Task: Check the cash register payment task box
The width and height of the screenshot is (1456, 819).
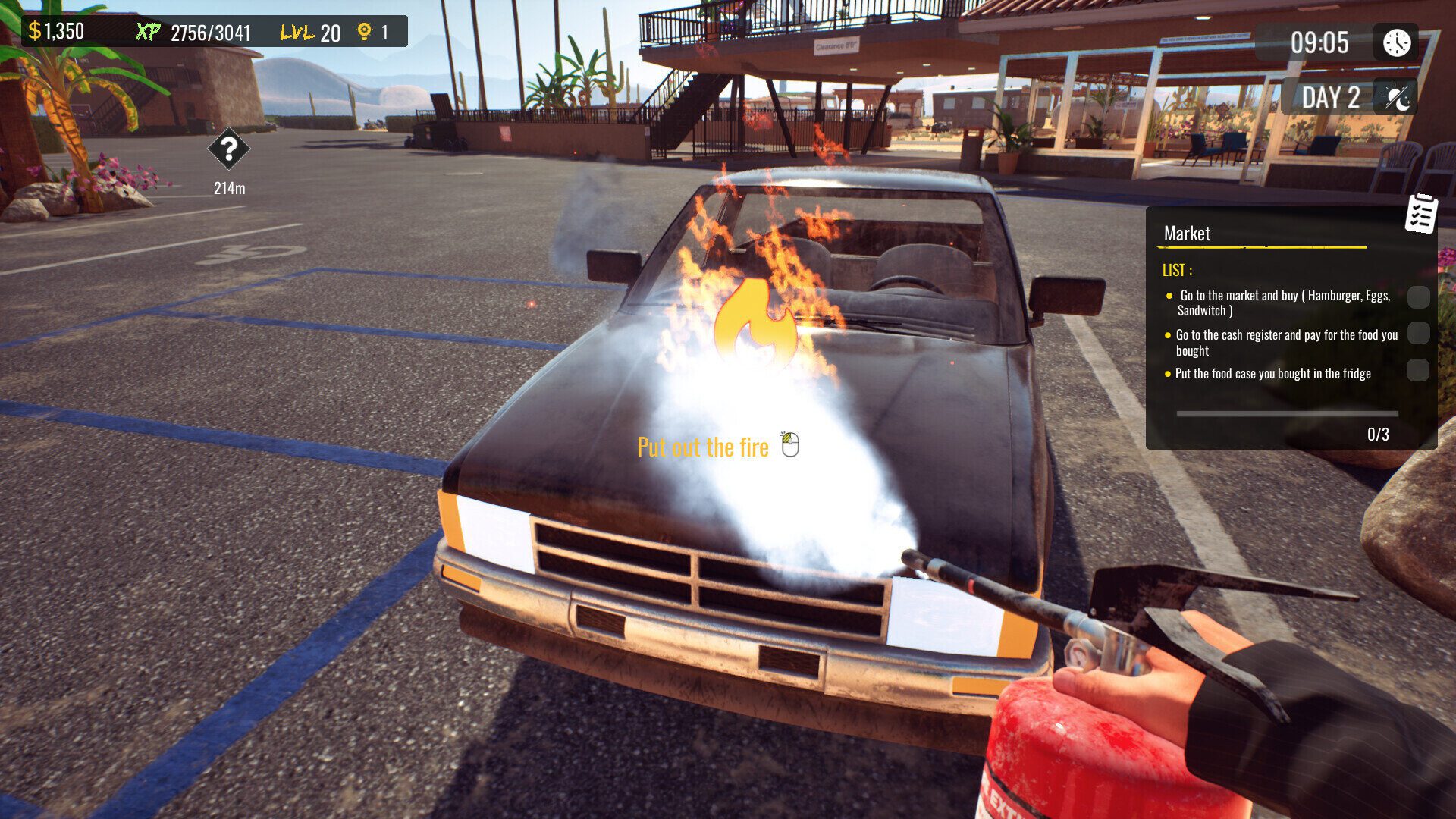Action: (1418, 333)
